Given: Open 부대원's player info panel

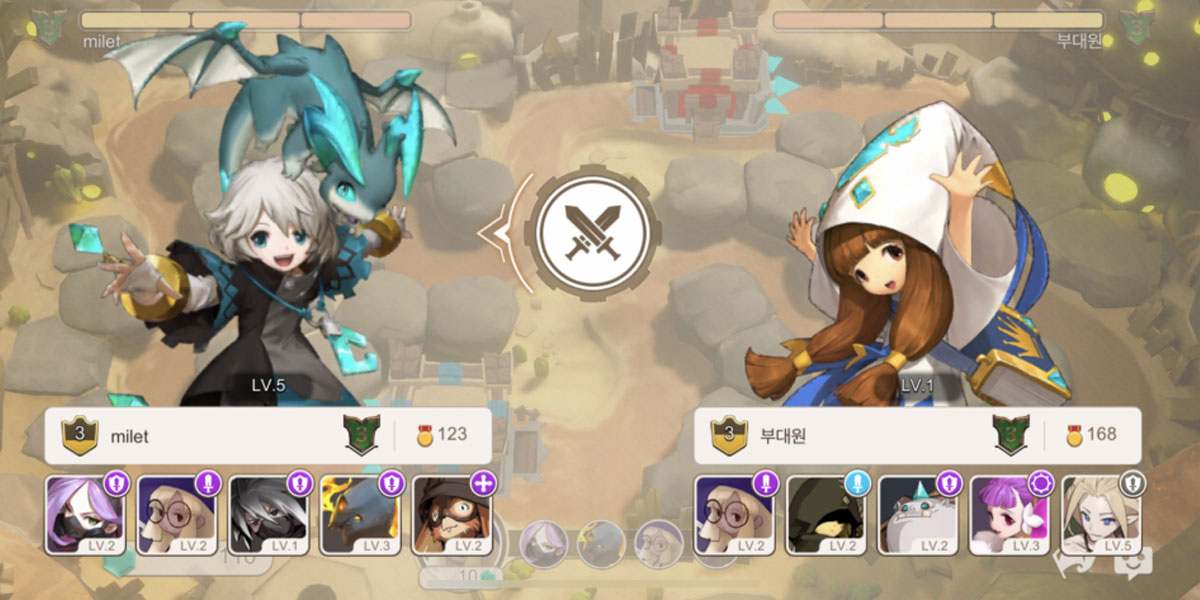Looking at the screenshot, I should [x=917, y=435].
